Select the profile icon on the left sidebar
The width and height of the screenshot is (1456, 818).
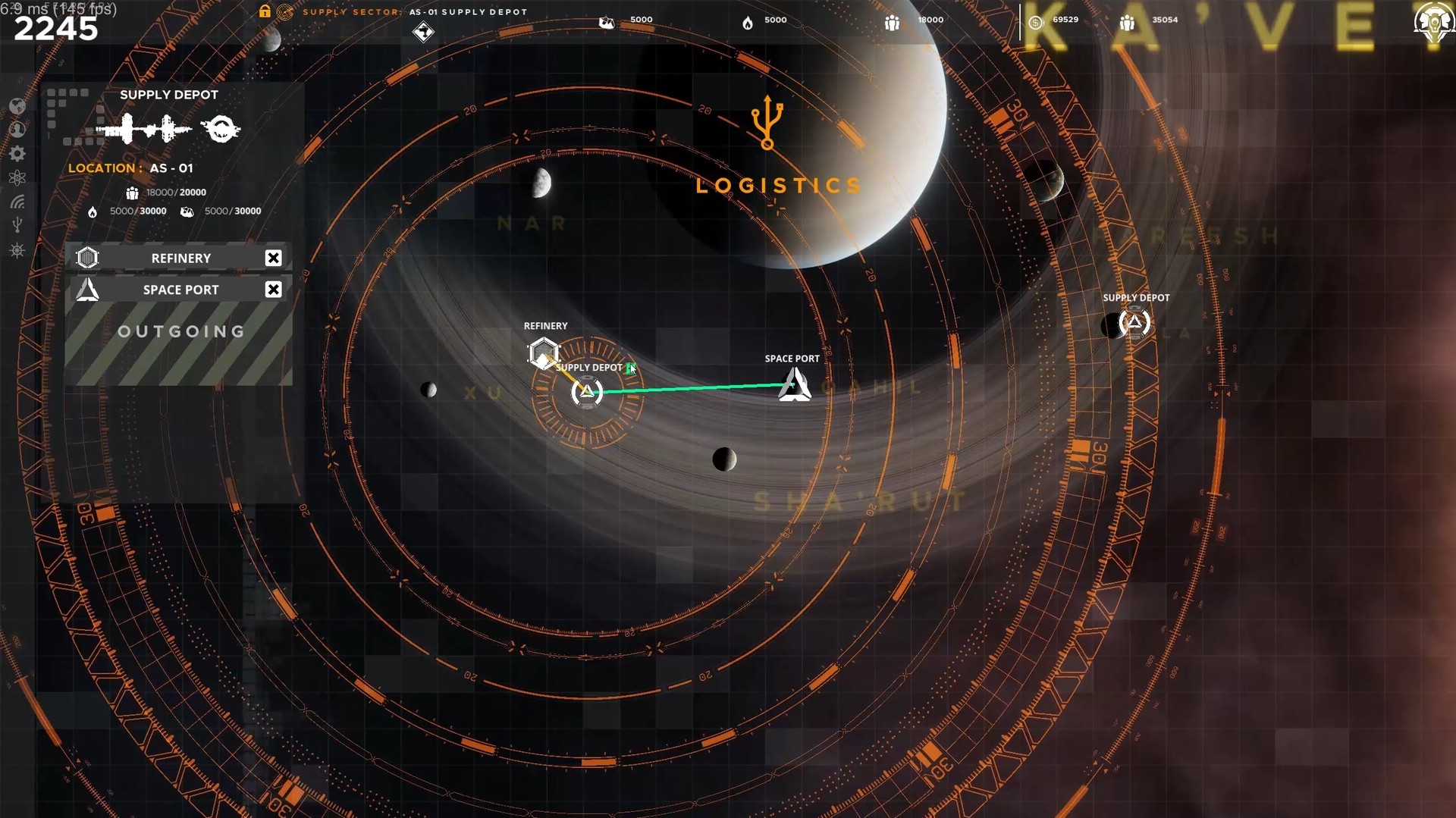point(18,130)
